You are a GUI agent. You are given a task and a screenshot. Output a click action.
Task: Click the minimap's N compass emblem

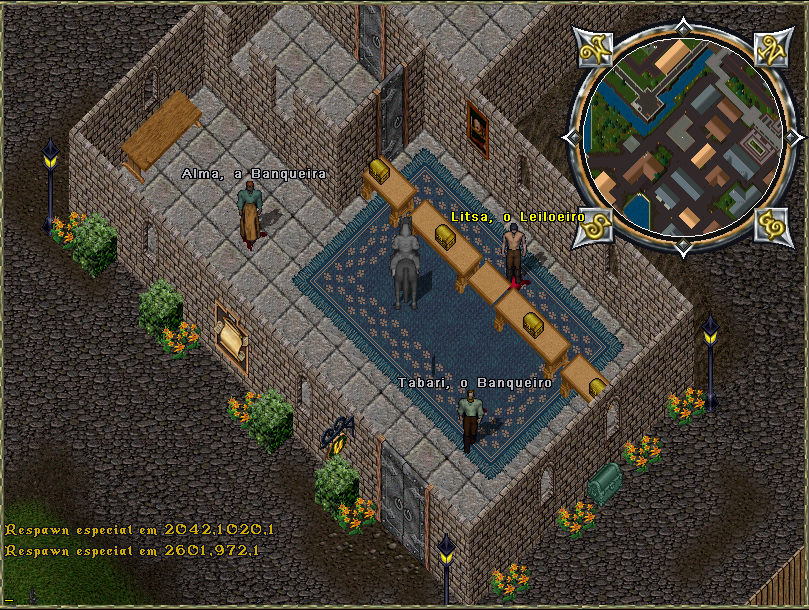(x=770, y=48)
